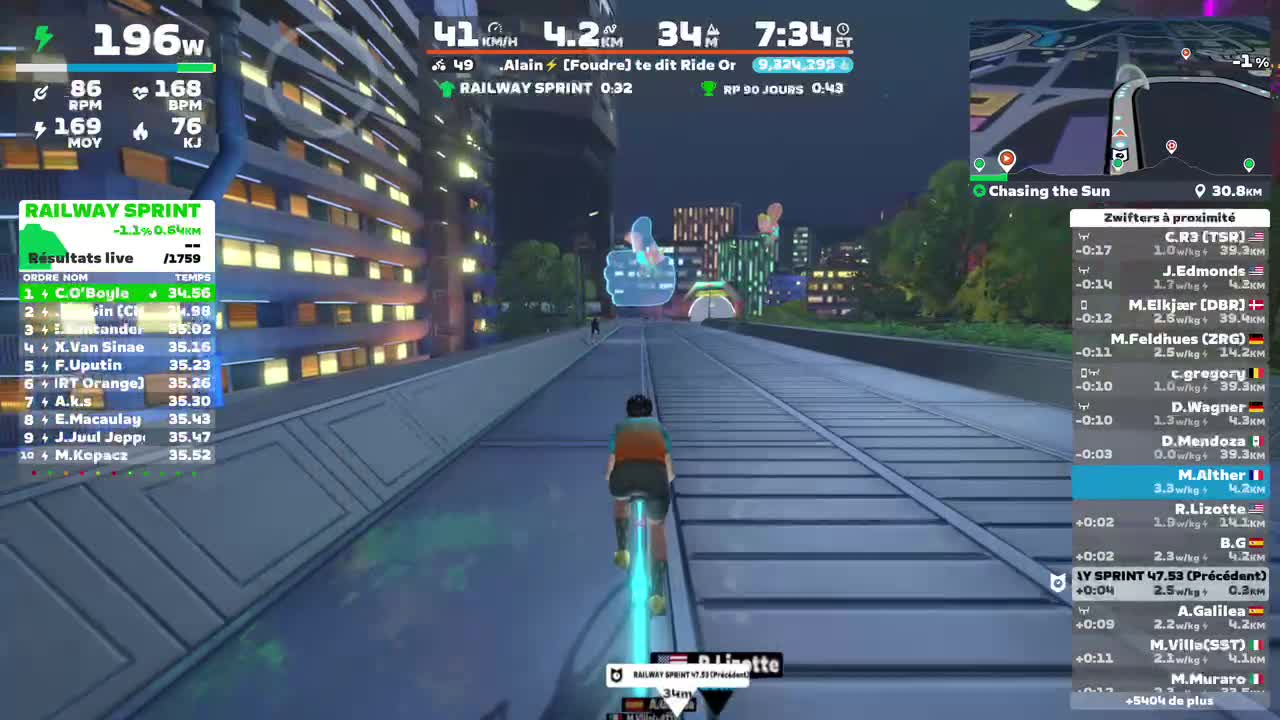Click the blue Ride On counter badge
The image size is (1280, 720).
click(801, 64)
